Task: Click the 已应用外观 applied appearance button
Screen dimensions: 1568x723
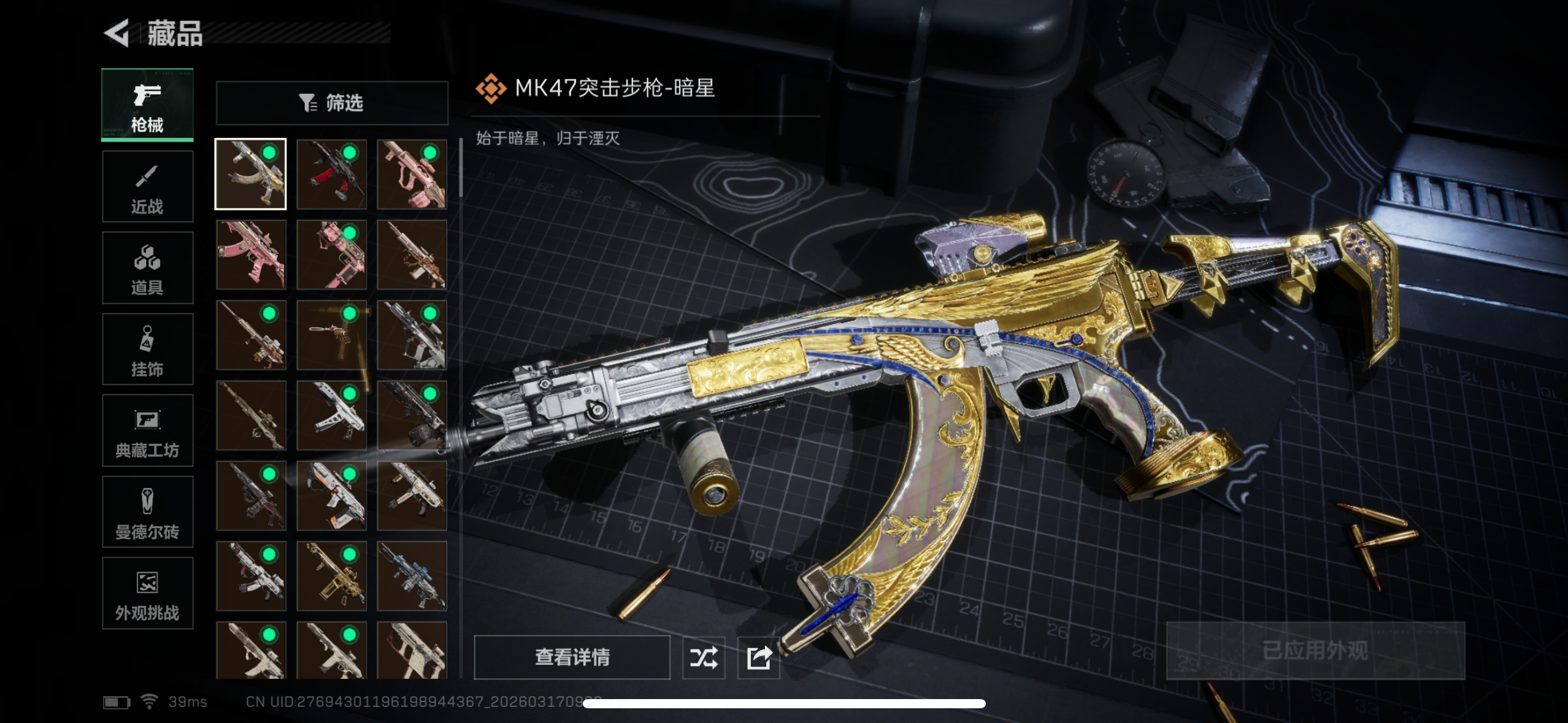Action: coord(1315,651)
